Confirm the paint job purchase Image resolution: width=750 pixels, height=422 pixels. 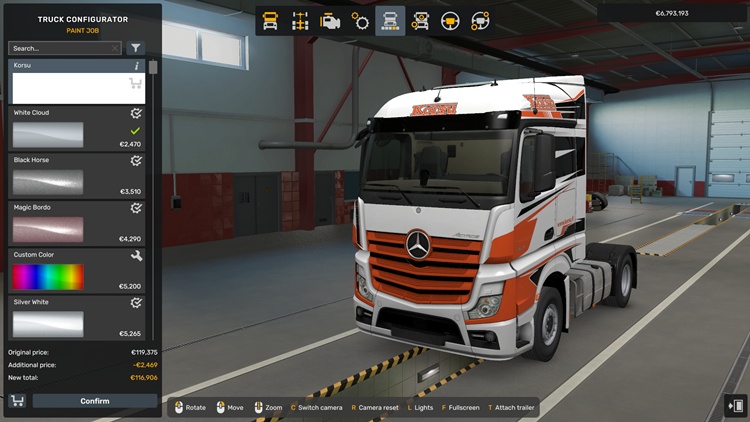(95, 401)
